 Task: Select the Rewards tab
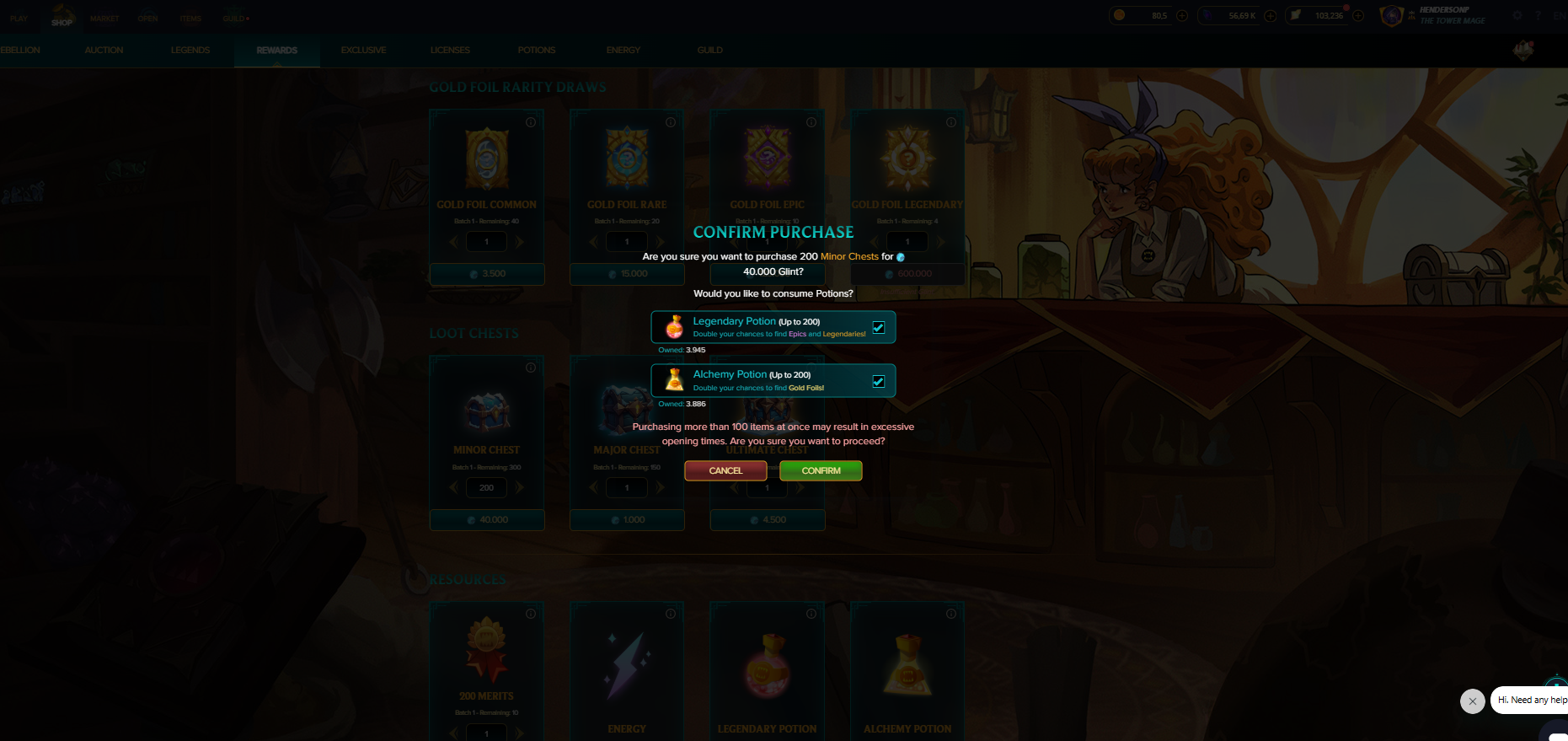coord(276,51)
